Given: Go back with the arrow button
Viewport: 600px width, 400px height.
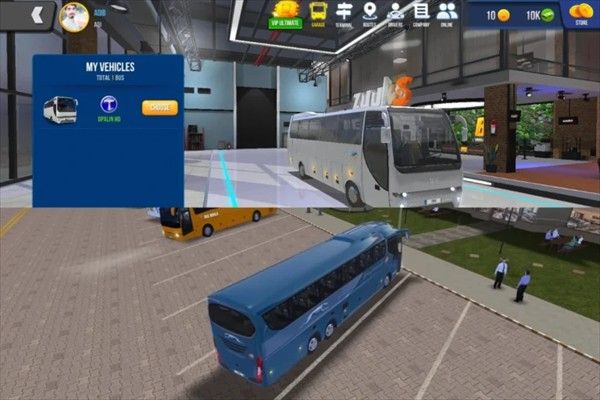Looking at the screenshot, I should tap(38, 14).
